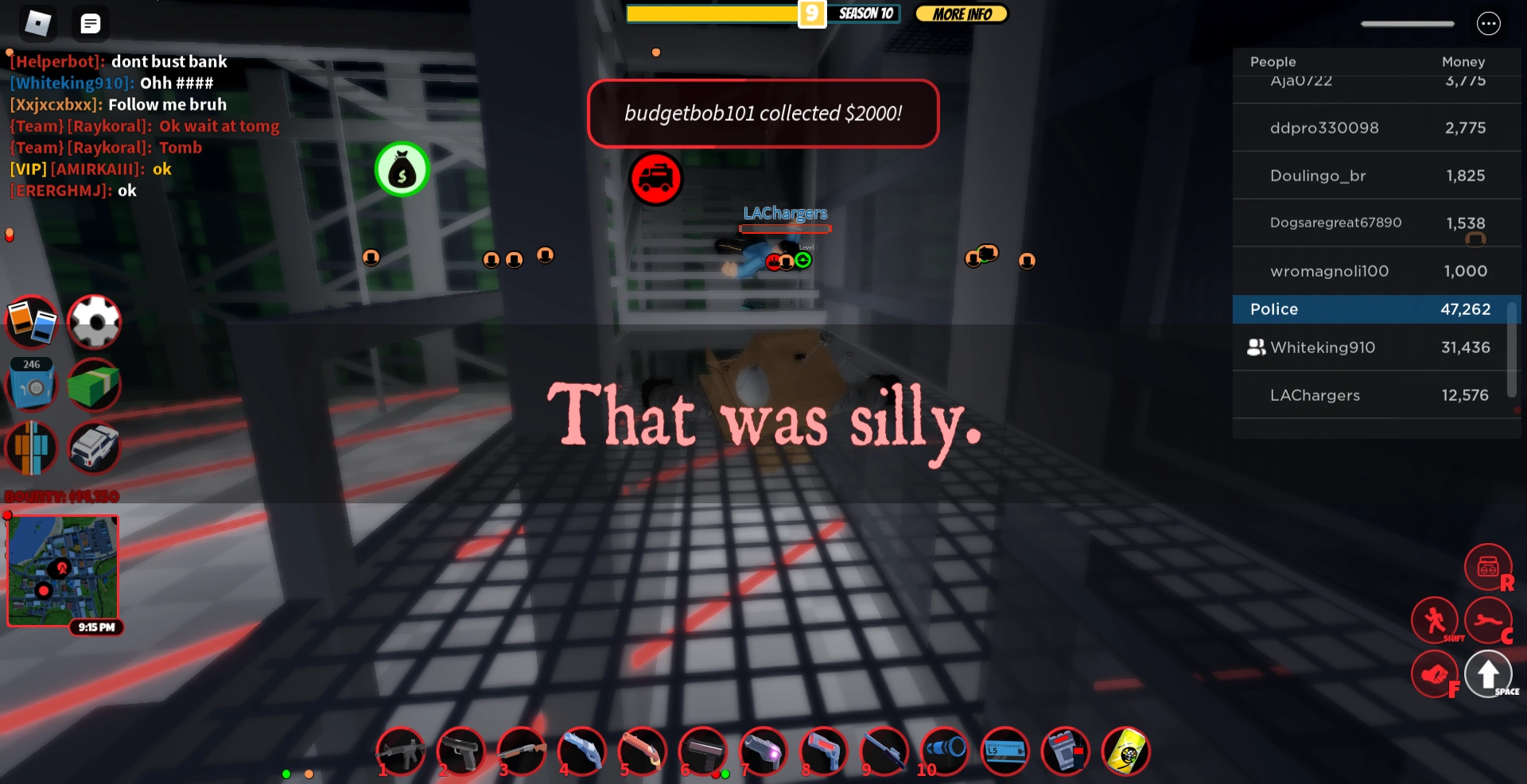Viewport: 1527px width, 784px height.
Task: Expand the top-right ellipsis menu
Action: pos(1489,23)
